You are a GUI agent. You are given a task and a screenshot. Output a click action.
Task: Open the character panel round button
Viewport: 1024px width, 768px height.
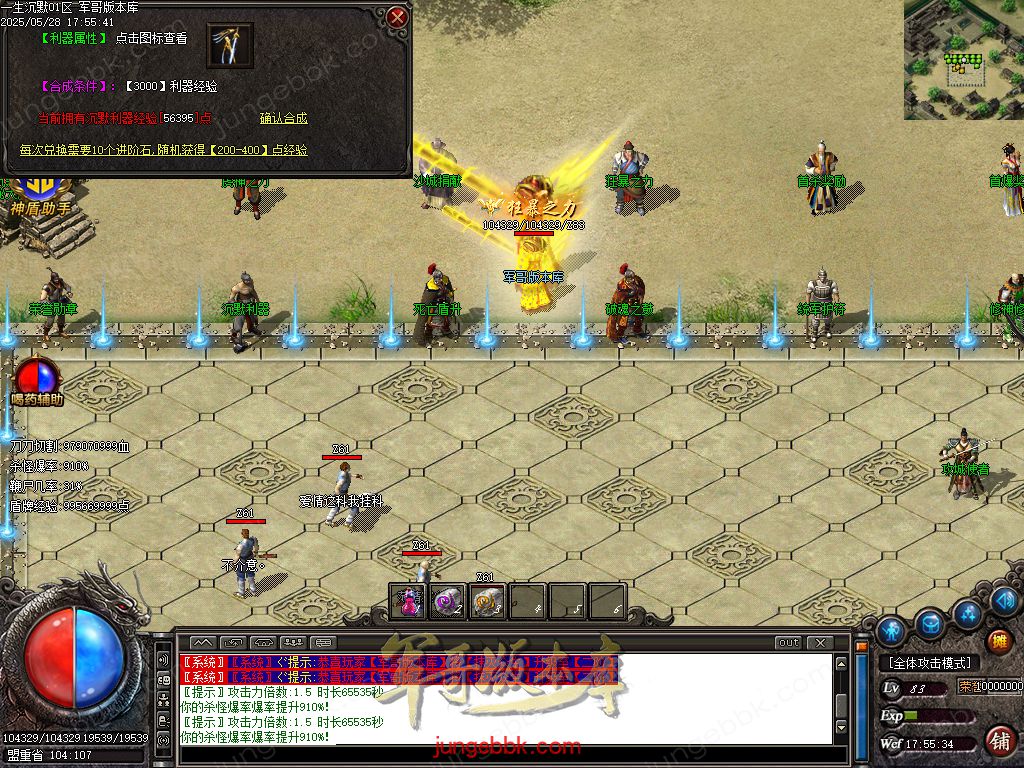pyautogui.click(x=891, y=630)
